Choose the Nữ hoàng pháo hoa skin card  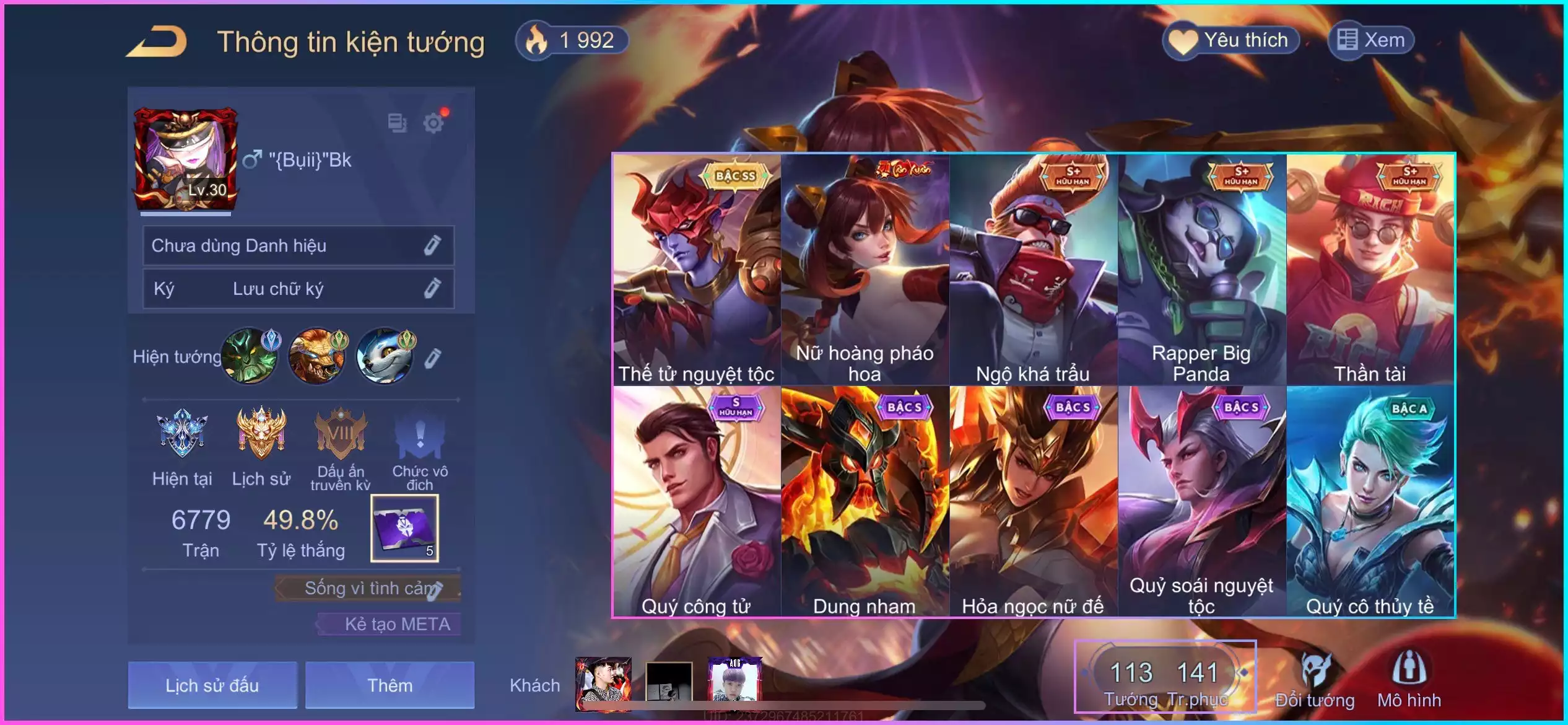click(865, 270)
